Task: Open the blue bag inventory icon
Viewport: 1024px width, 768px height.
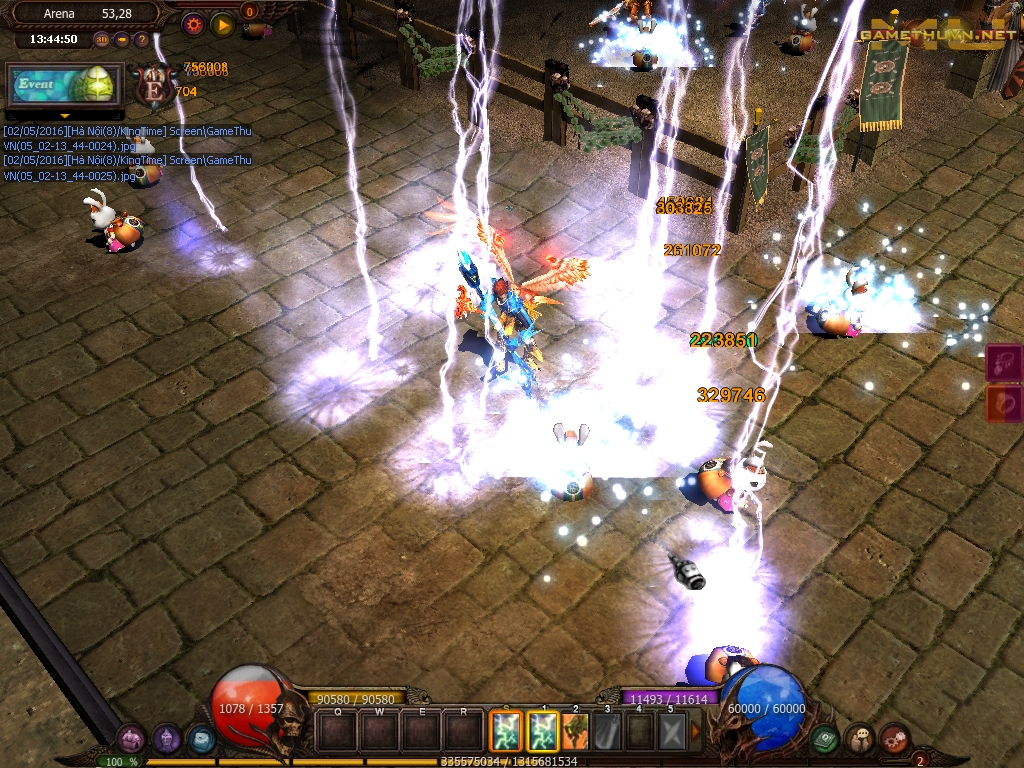Action: pos(201,739)
